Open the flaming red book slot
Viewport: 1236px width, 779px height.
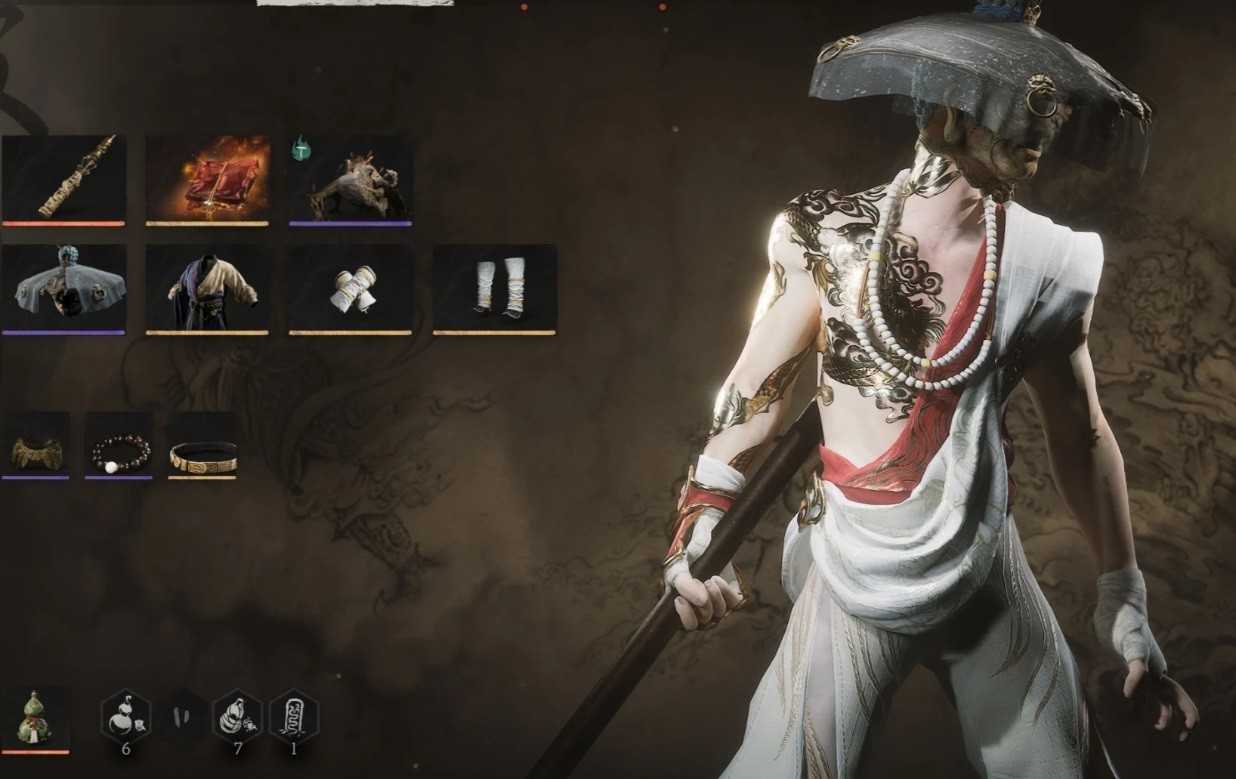coord(207,178)
